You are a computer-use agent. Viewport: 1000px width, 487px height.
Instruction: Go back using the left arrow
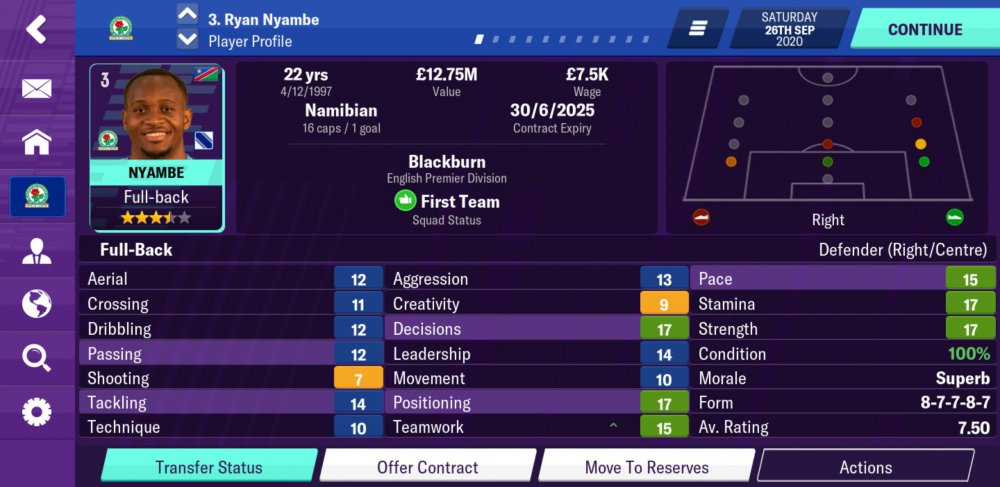[x=36, y=30]
